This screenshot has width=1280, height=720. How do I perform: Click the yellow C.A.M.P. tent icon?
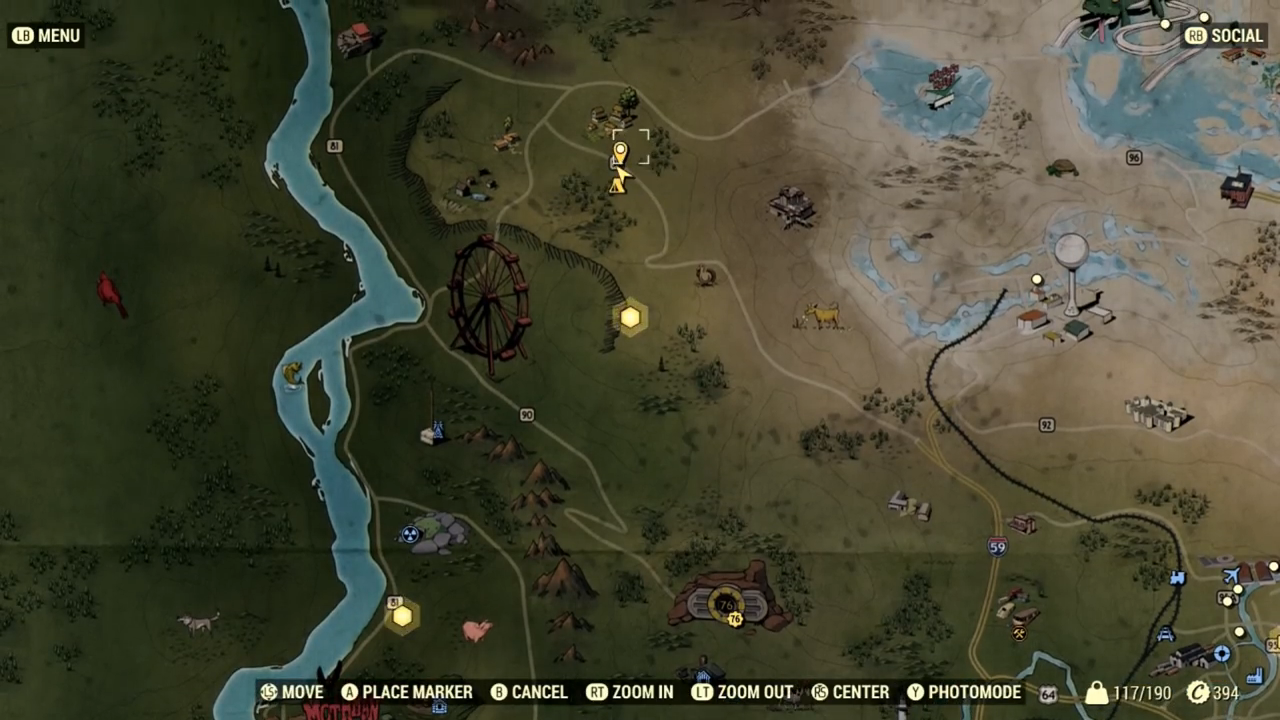click(617, 185)
